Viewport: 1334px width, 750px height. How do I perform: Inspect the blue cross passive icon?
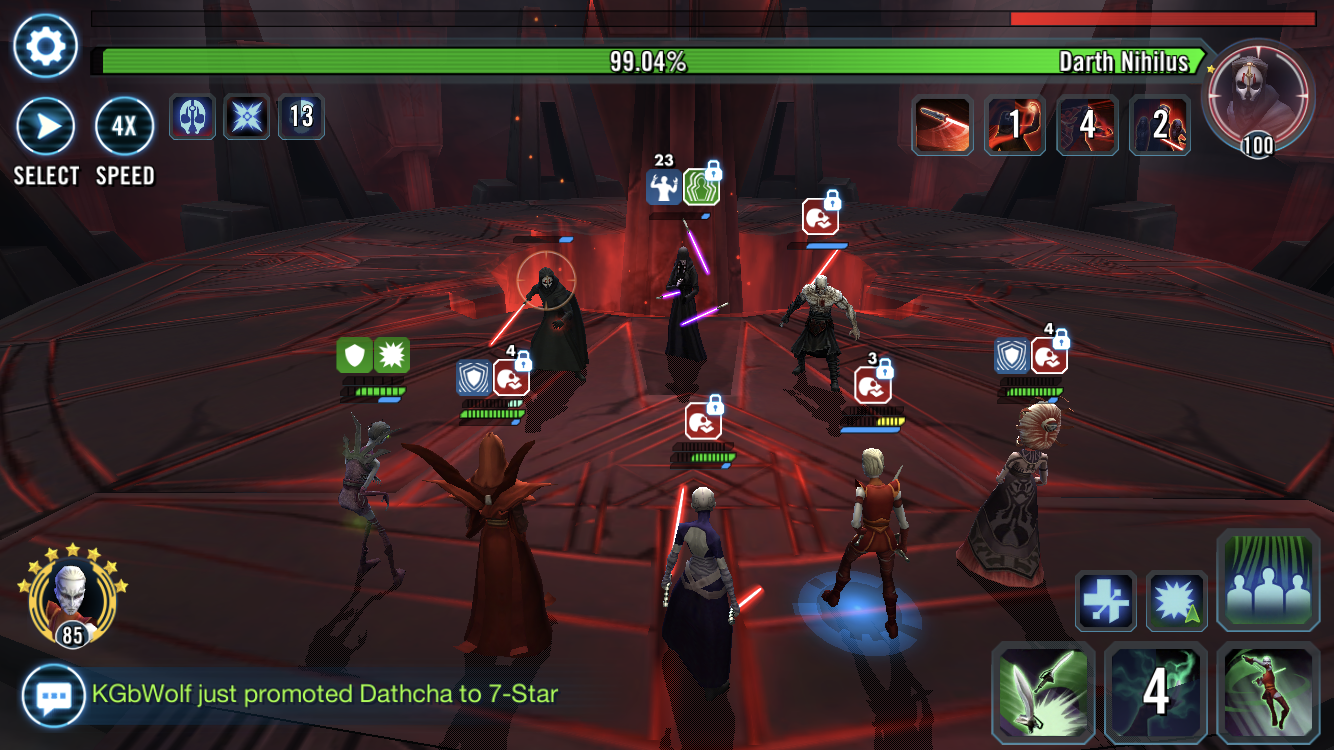(1105, 601)
